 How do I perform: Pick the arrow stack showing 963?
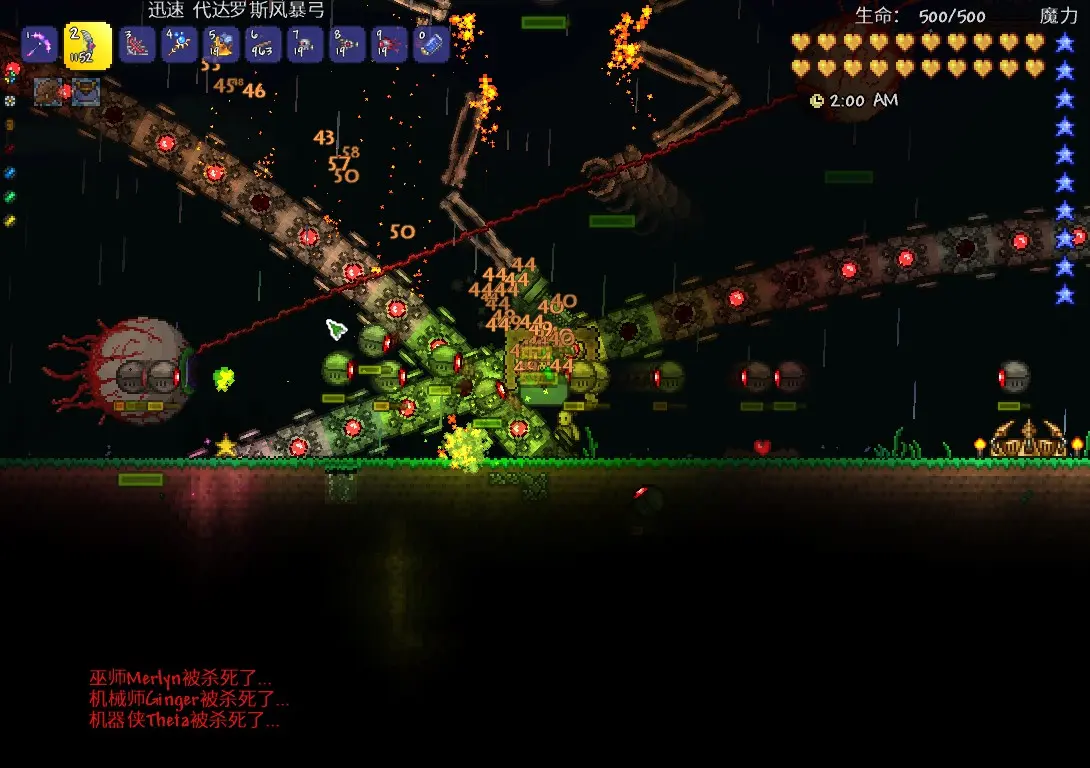262,45
